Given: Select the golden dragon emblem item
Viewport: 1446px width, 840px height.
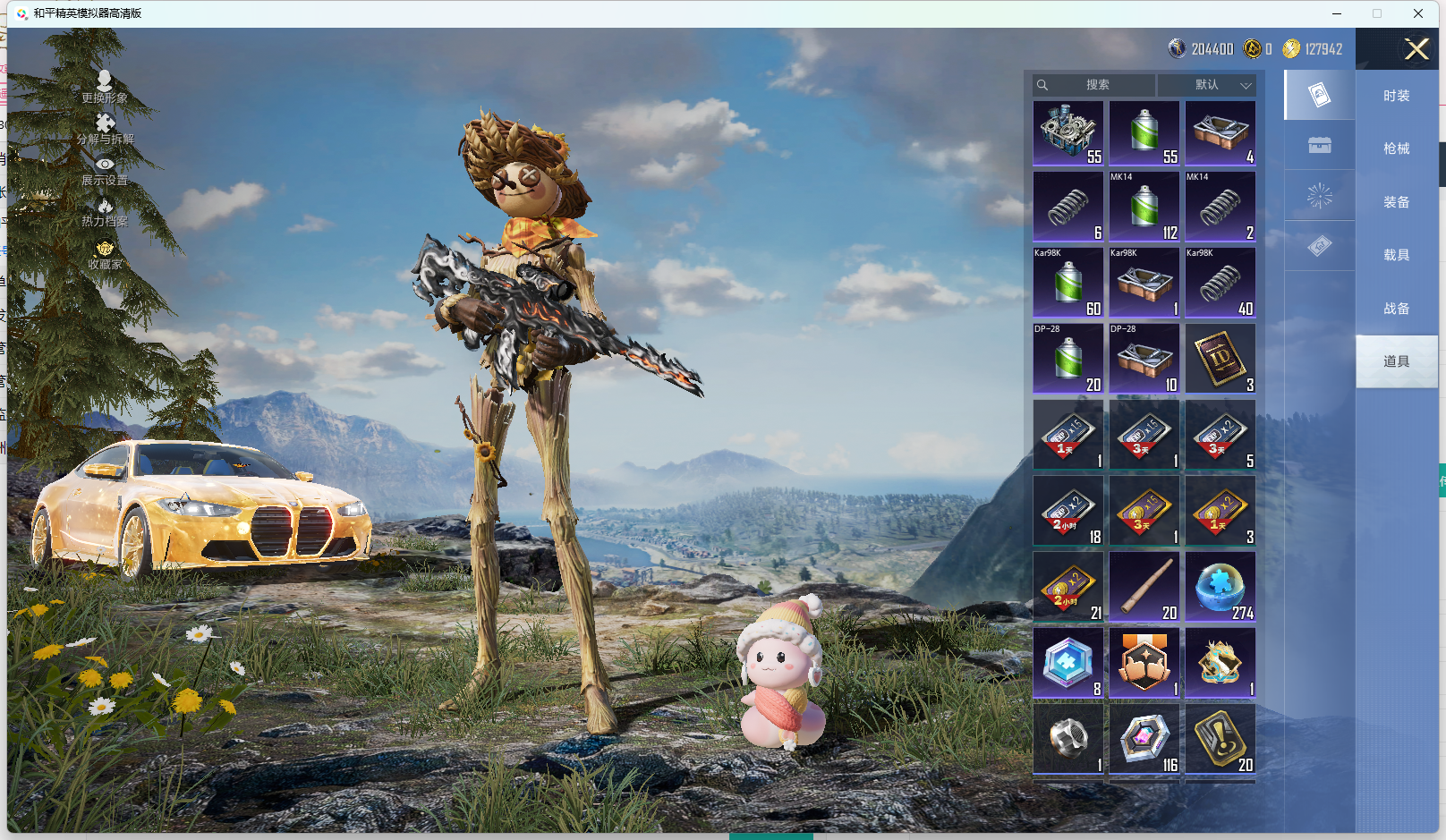Looking at the screenshot, I should (1221, 663).
